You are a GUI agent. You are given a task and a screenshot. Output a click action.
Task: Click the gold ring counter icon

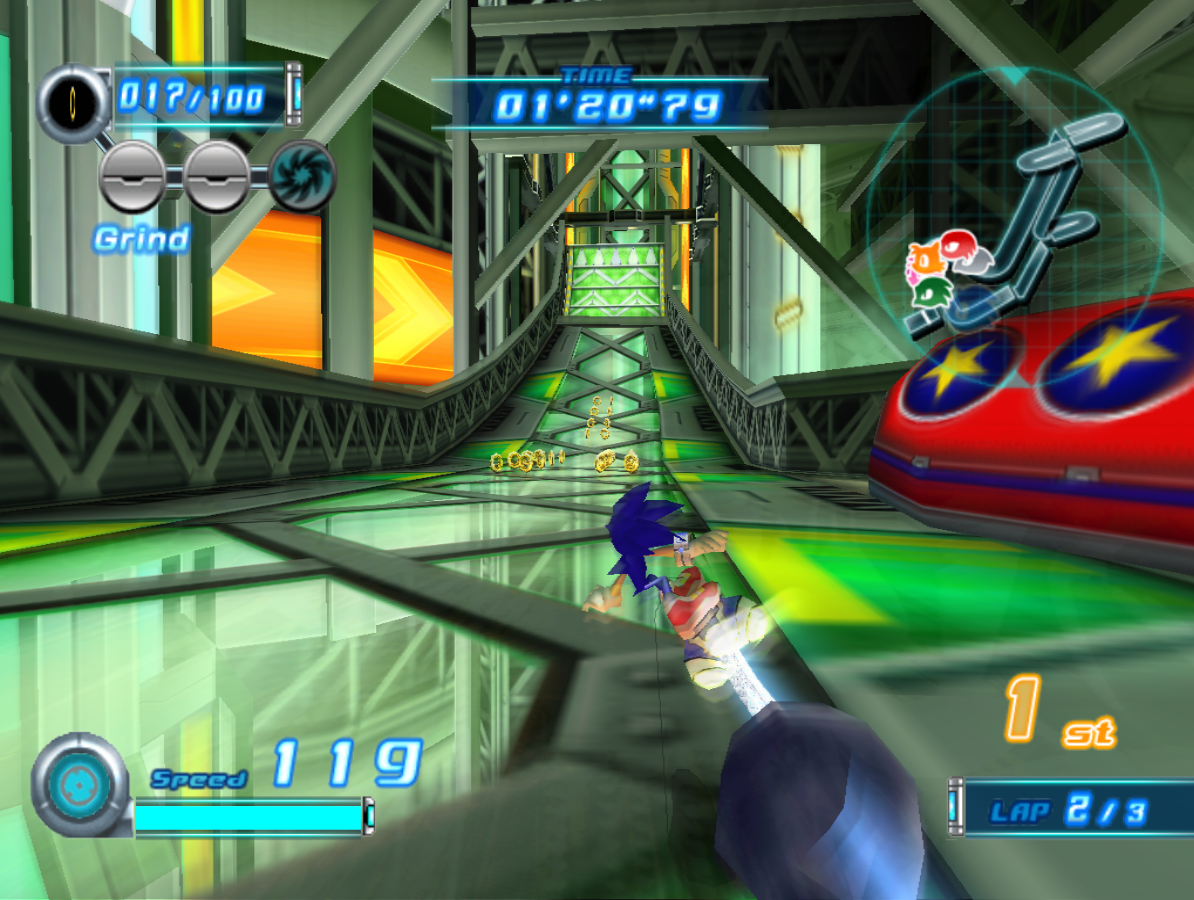click(x=75, y=101)
